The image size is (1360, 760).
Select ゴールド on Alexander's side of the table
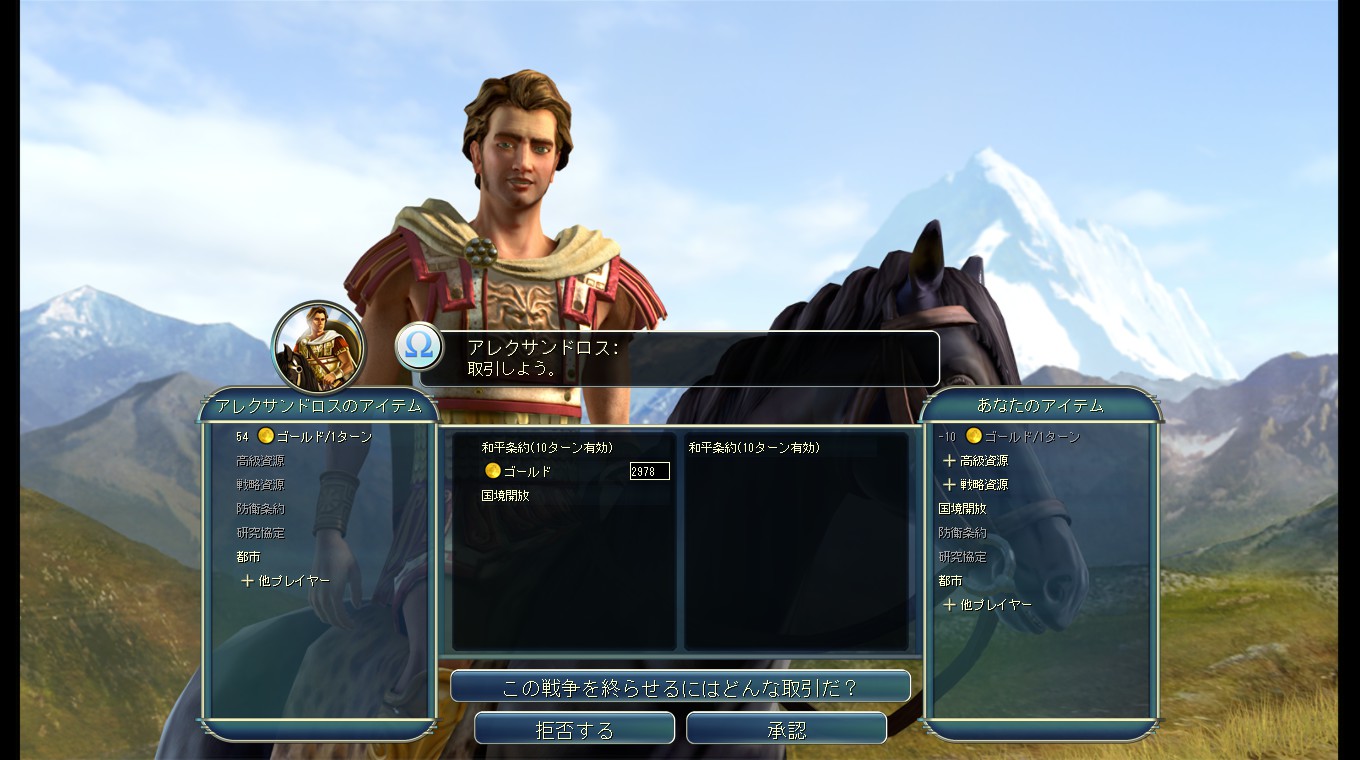pos(526,471)
